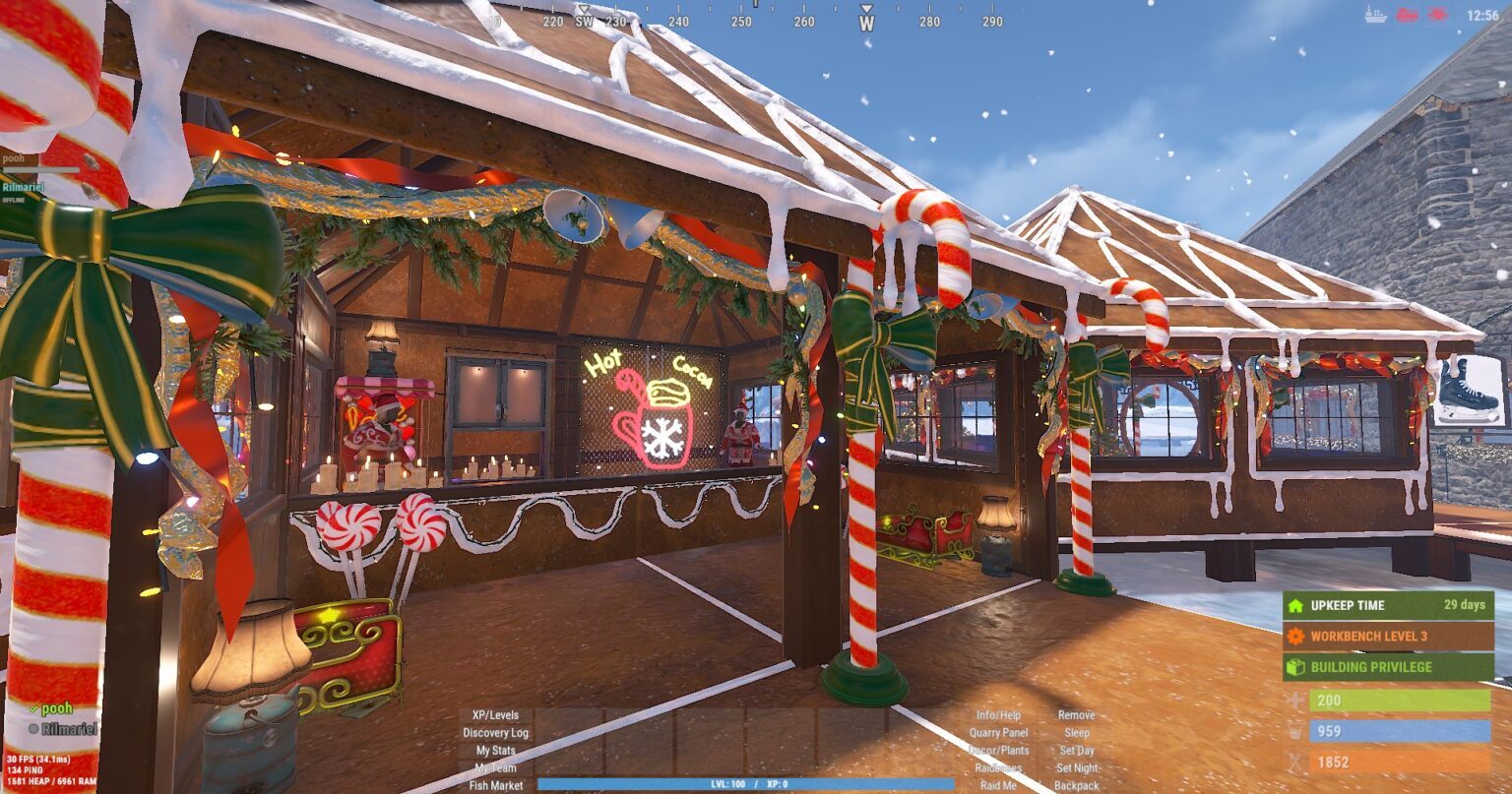This screenshot has width=1512, height=794.
Task: Click the Workbench Level 3 indicator
Action: click(x=1387, y=637)
